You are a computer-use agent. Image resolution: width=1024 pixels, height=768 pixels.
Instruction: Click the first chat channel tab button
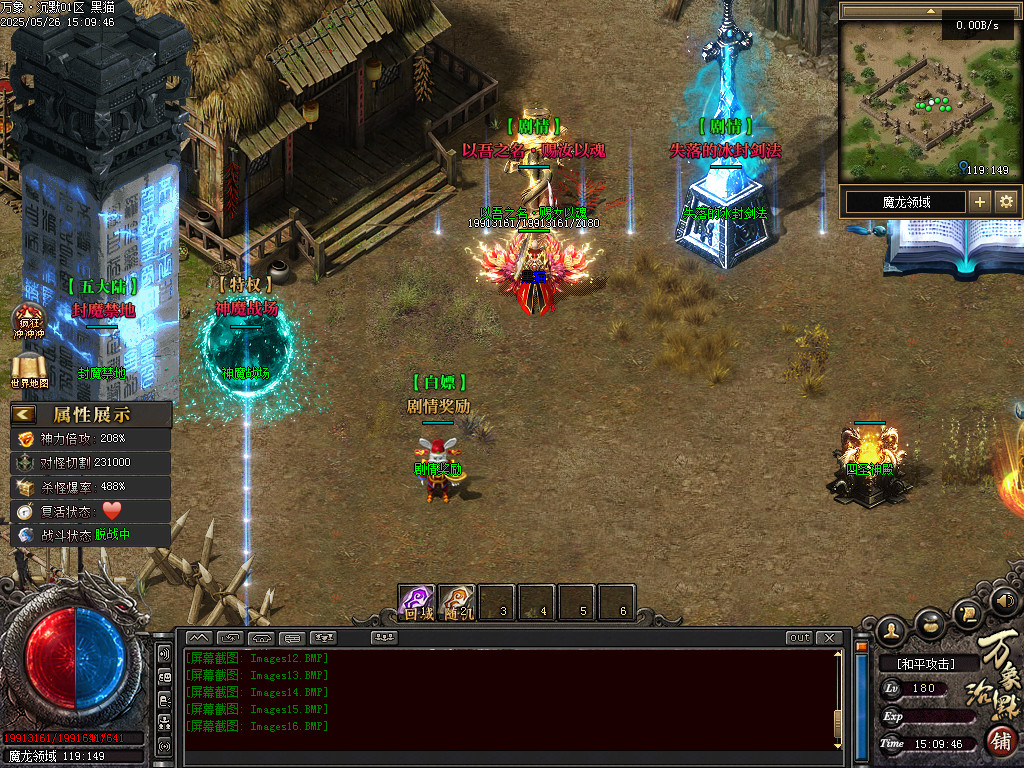coord(199,638)
